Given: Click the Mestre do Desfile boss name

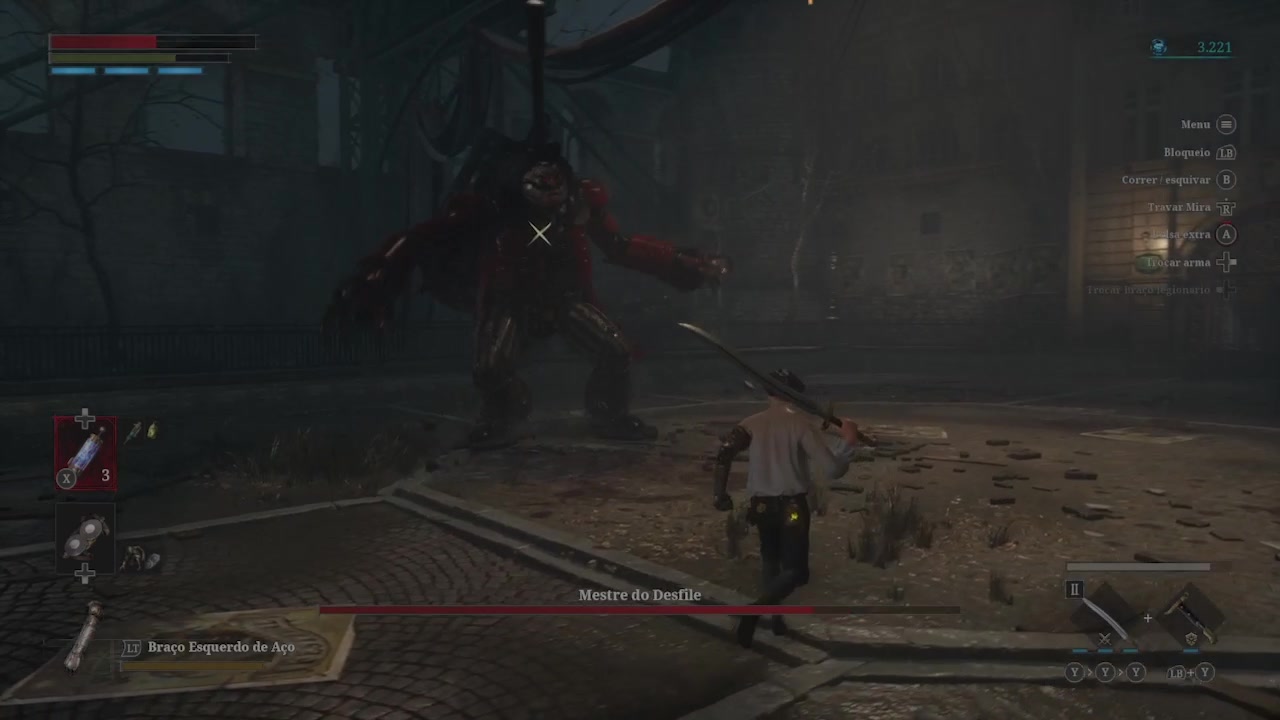Looking at the screenshot, I should (639, 595).
